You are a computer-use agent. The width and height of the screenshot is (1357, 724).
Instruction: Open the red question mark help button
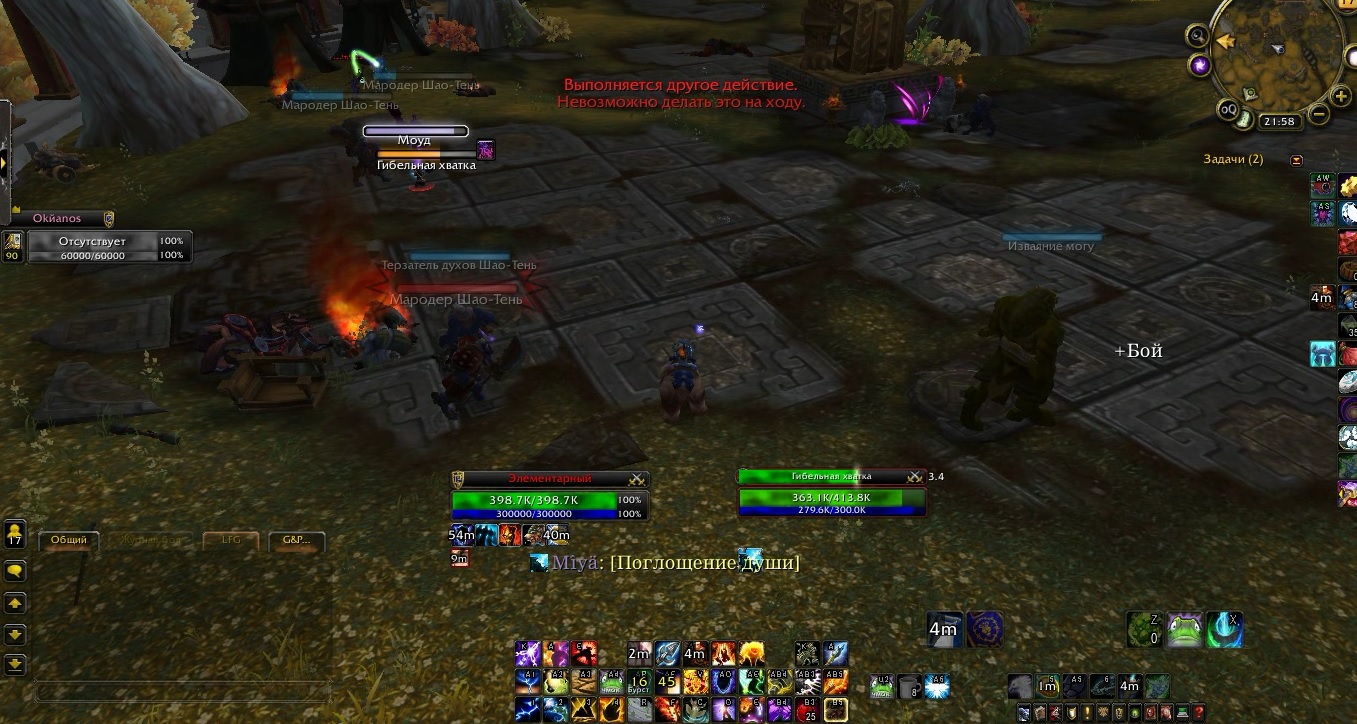point(1200,712)
